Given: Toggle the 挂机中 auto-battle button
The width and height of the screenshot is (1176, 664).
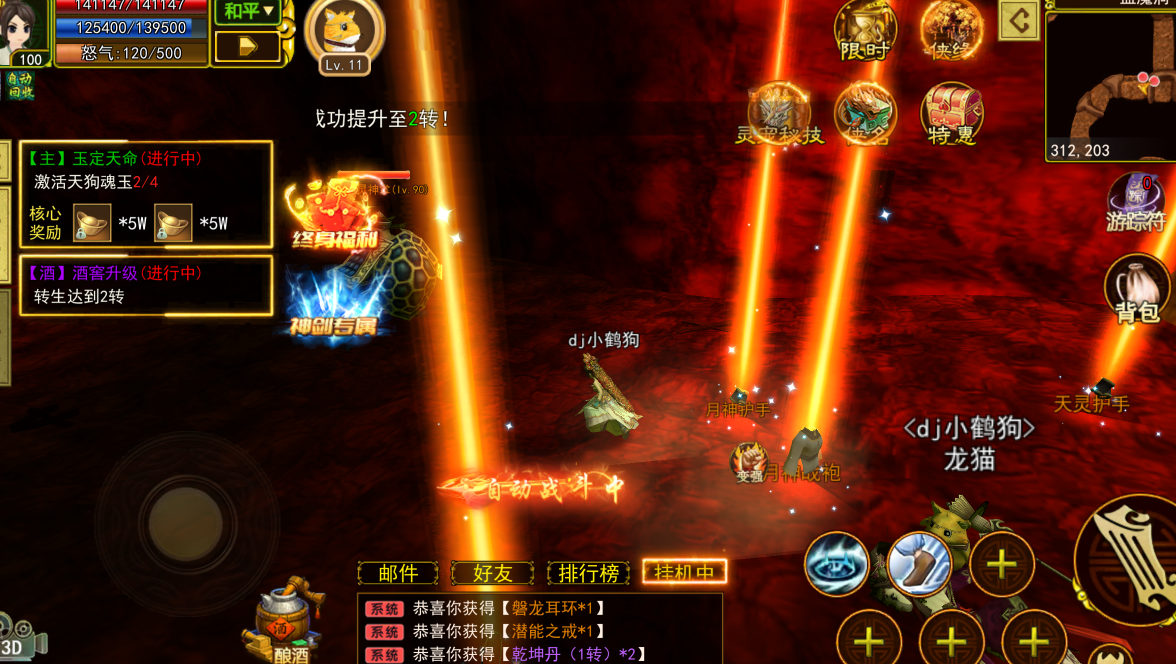Looking at the screenshot, I should 684,572.
